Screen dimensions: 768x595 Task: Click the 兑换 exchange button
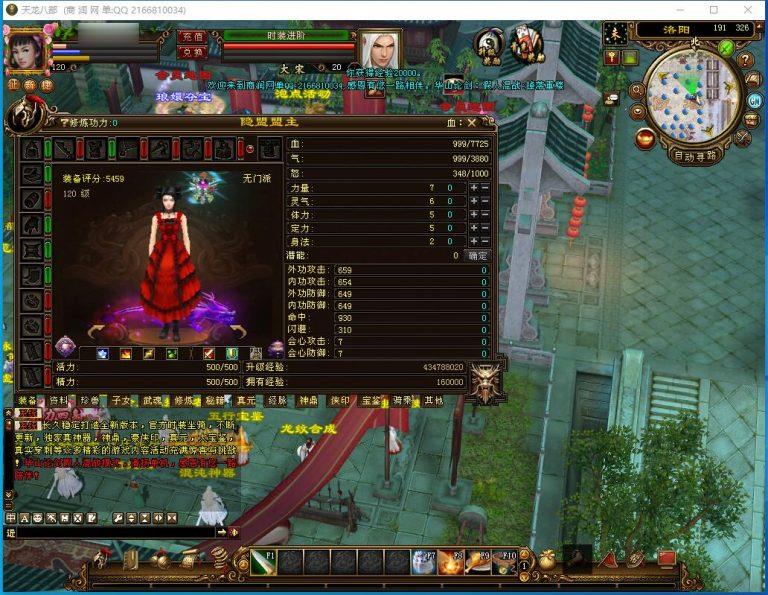(192, 51)
